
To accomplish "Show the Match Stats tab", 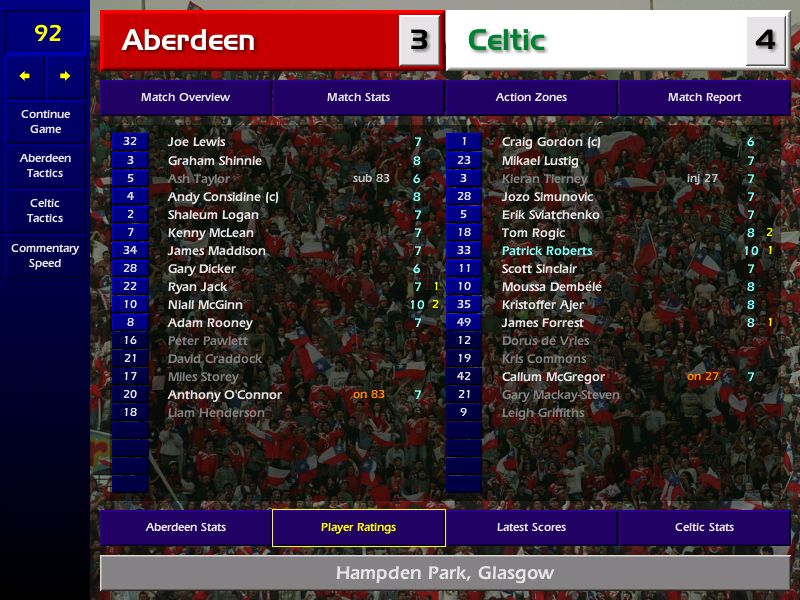I will pyautogui.click(x=358, y=97).
